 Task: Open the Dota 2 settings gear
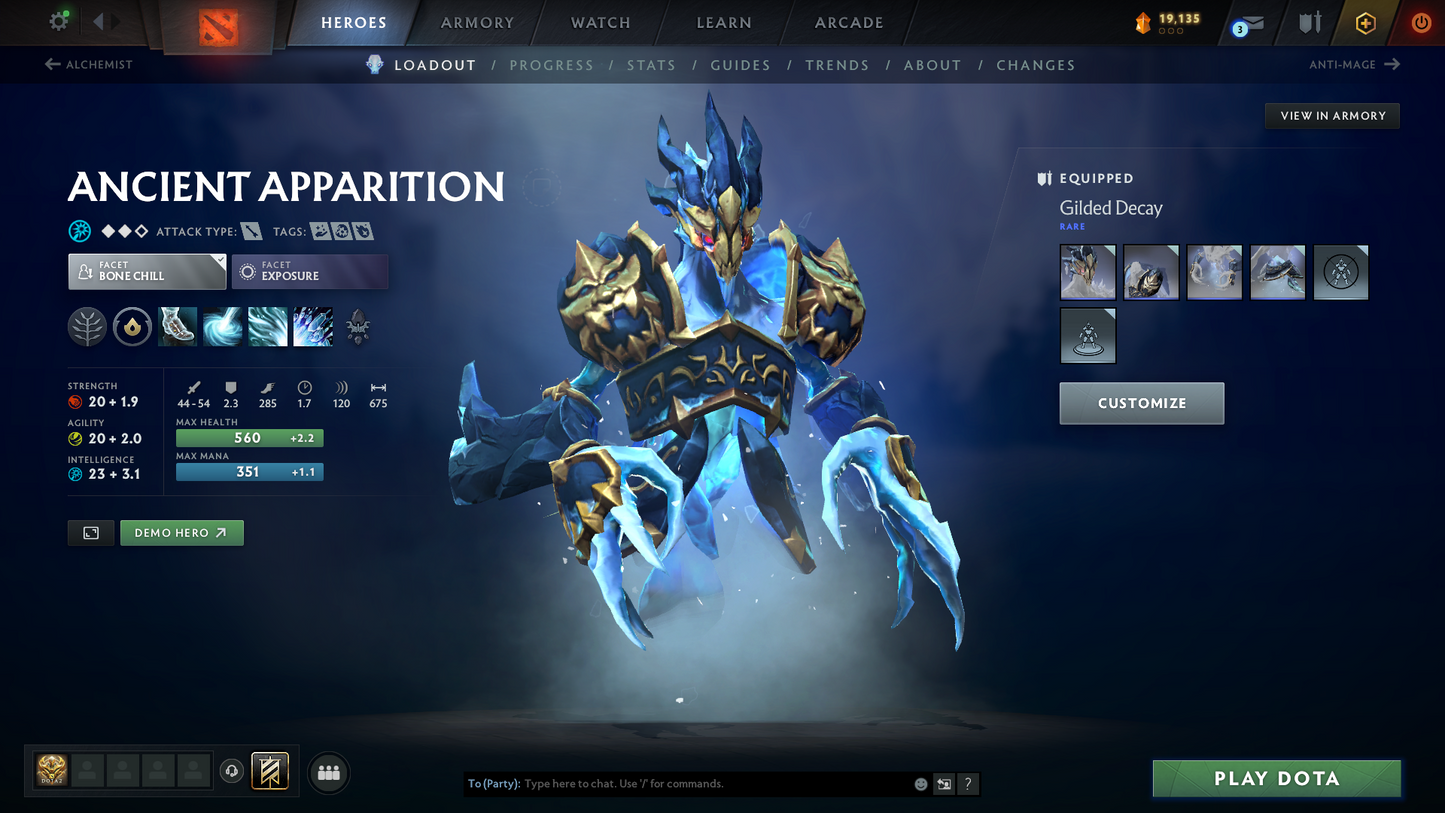point(58,20)
